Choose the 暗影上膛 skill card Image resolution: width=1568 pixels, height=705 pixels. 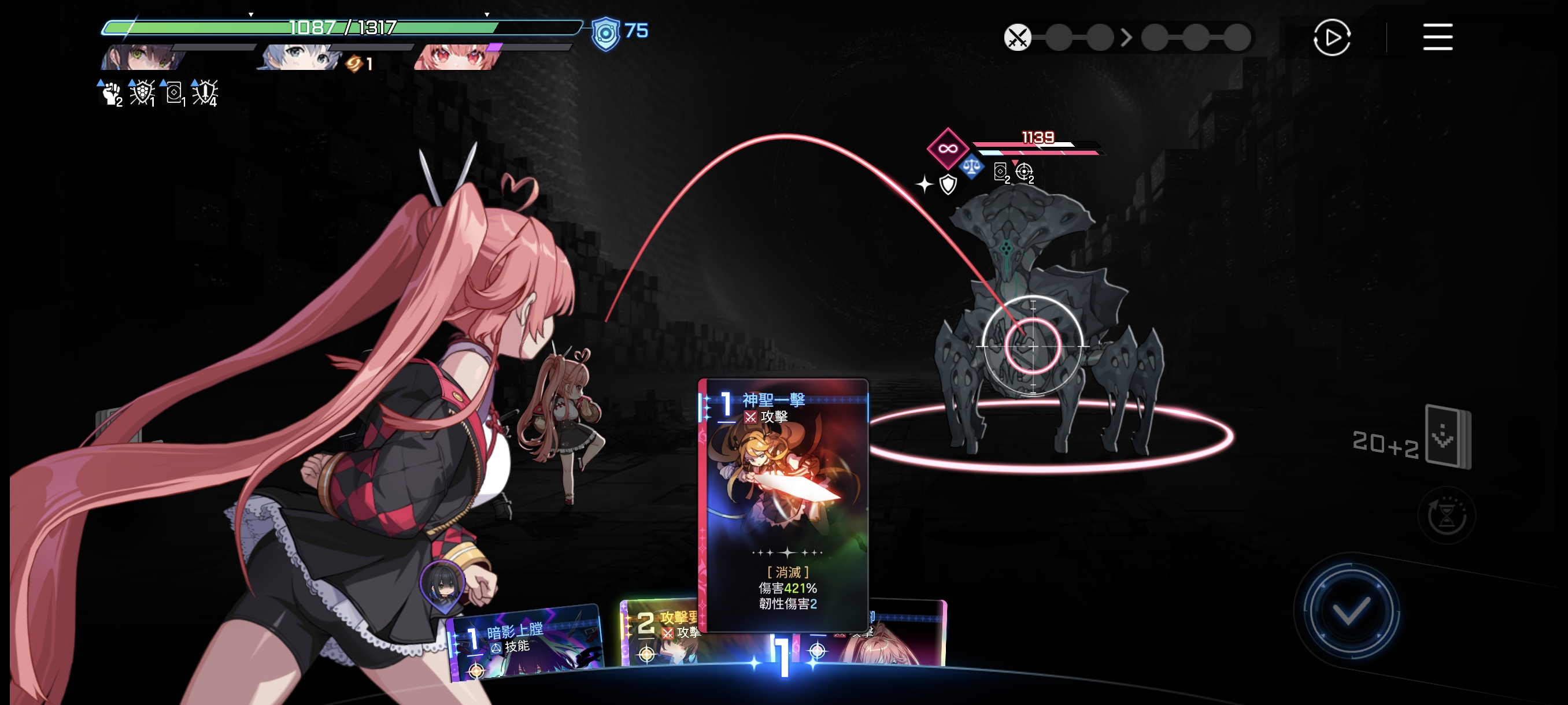[x=524, y=643]
